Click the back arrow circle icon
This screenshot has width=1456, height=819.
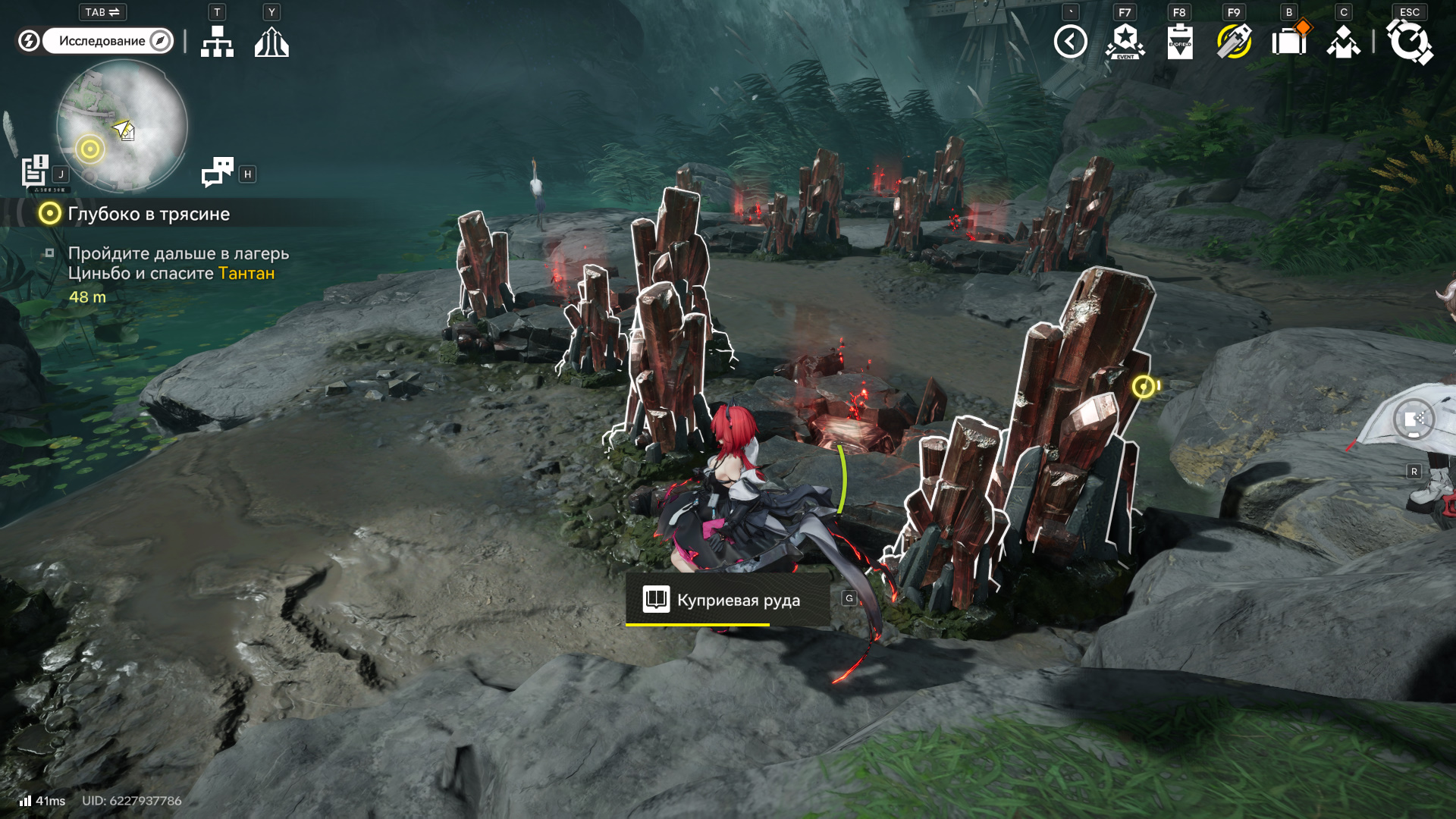coord(1070,42)
